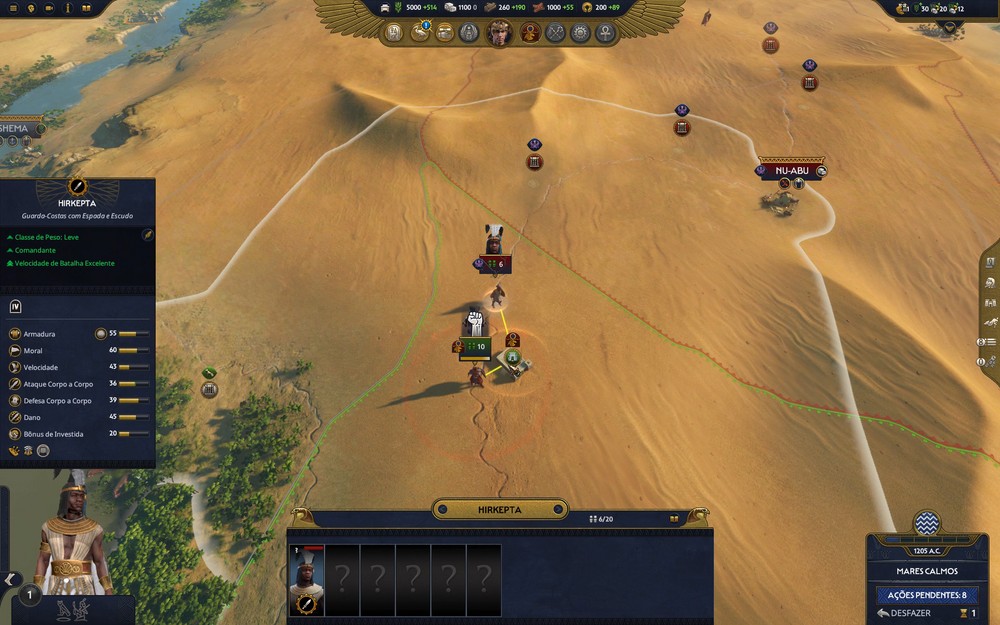
Task: Open the ankh menu icon
Action: click(605, 33)
